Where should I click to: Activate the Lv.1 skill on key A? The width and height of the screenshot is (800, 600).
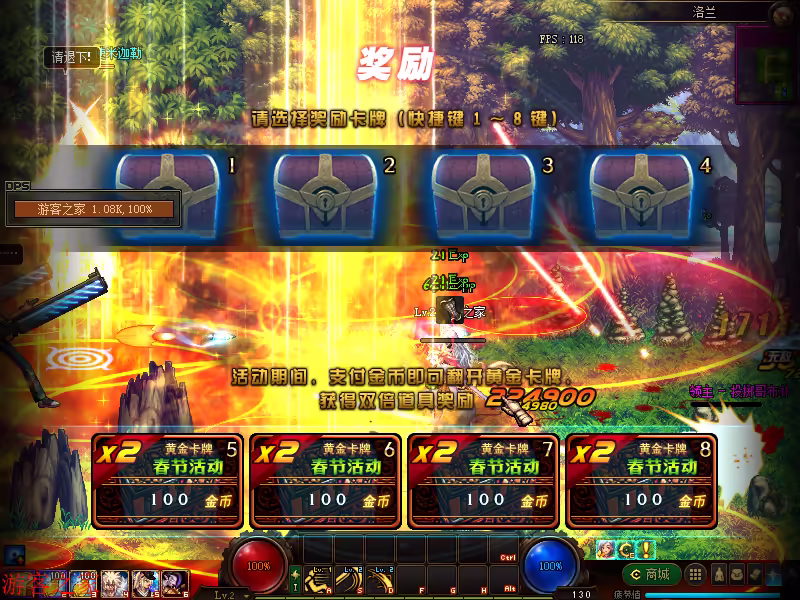319,580
